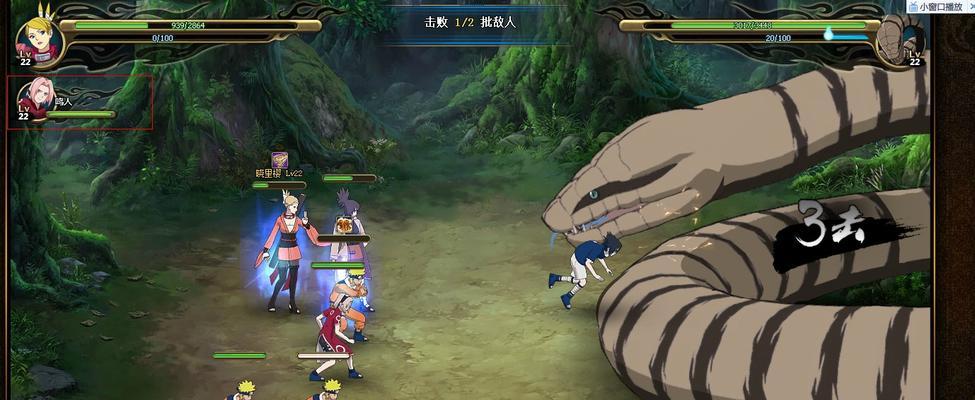Click the blonde ninja player portrait
The width and height of the screenshot is (975, 400).
(x=40, y=40)
